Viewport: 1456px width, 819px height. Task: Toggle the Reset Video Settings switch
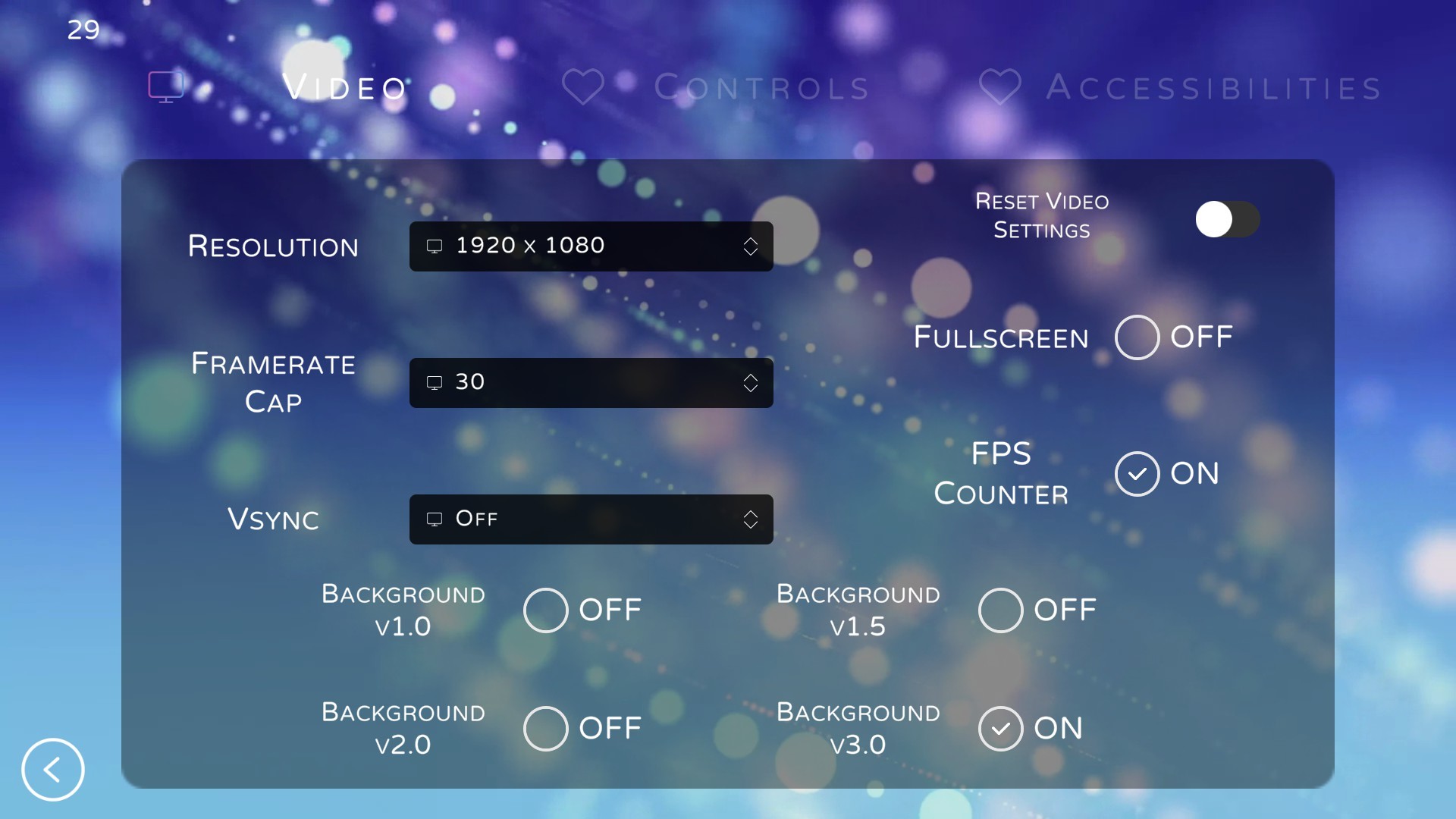point(1226,218)
